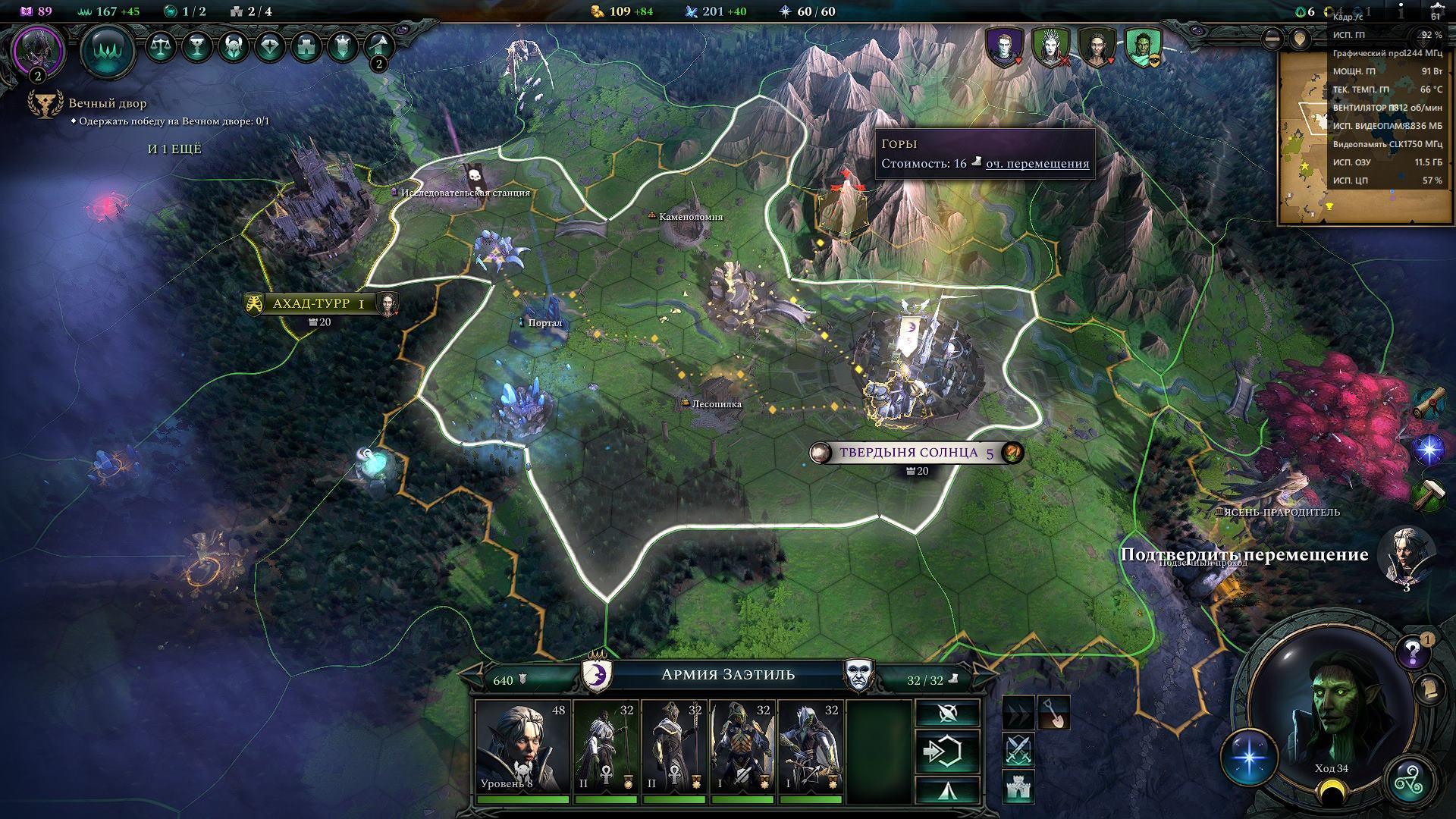Confirm movement via Подтвердить перемещение
Viewport: 1456px width, 819px height.
1244,555
